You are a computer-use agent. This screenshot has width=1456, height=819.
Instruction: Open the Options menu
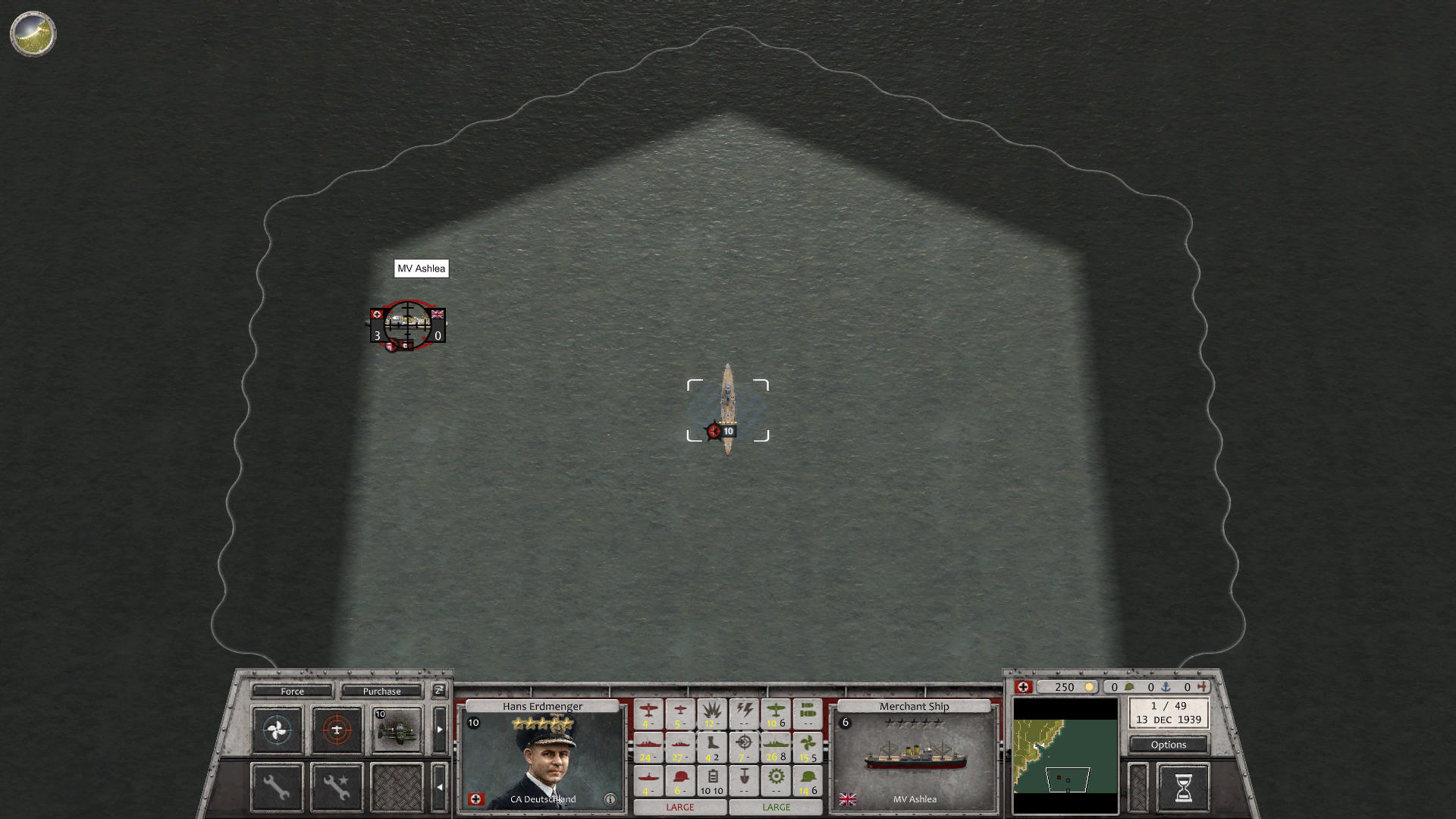pos(1168,745)
